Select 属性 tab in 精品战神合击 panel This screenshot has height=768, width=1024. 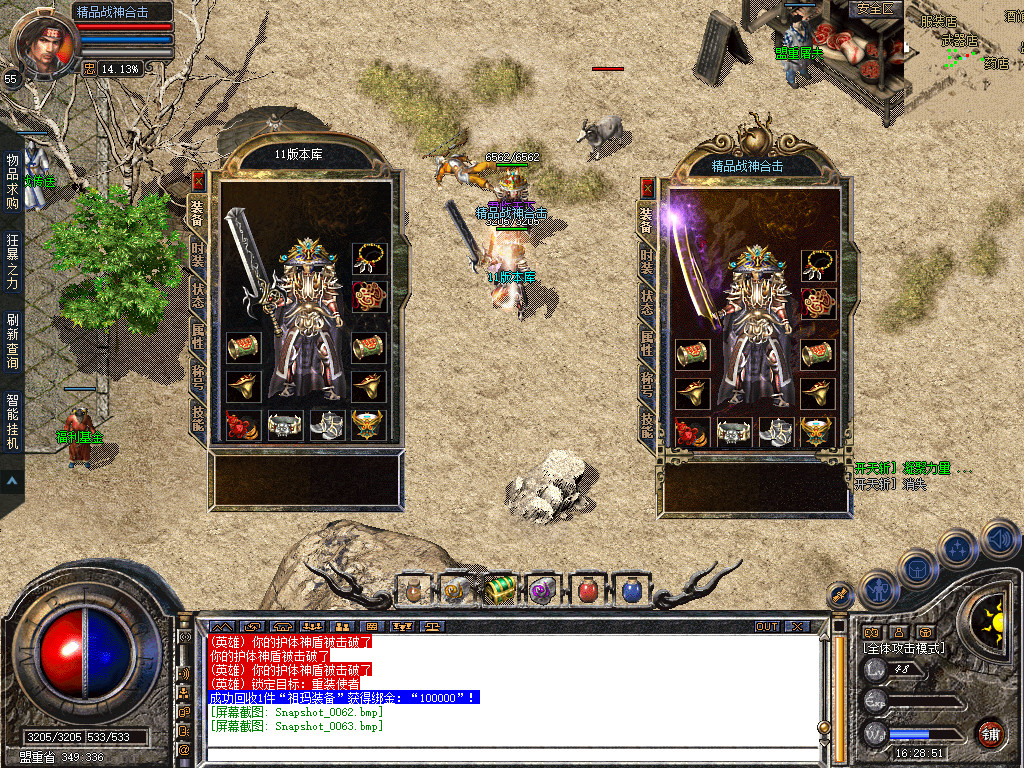(x=647, y=341)
